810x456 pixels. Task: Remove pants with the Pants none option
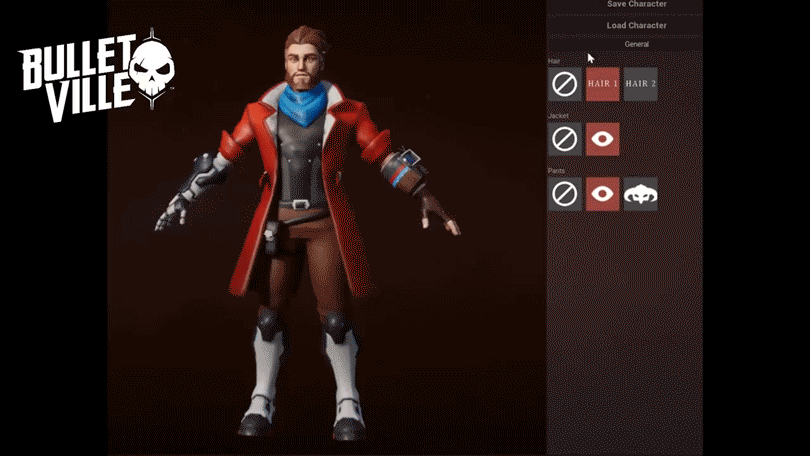(x=565, y=194)
